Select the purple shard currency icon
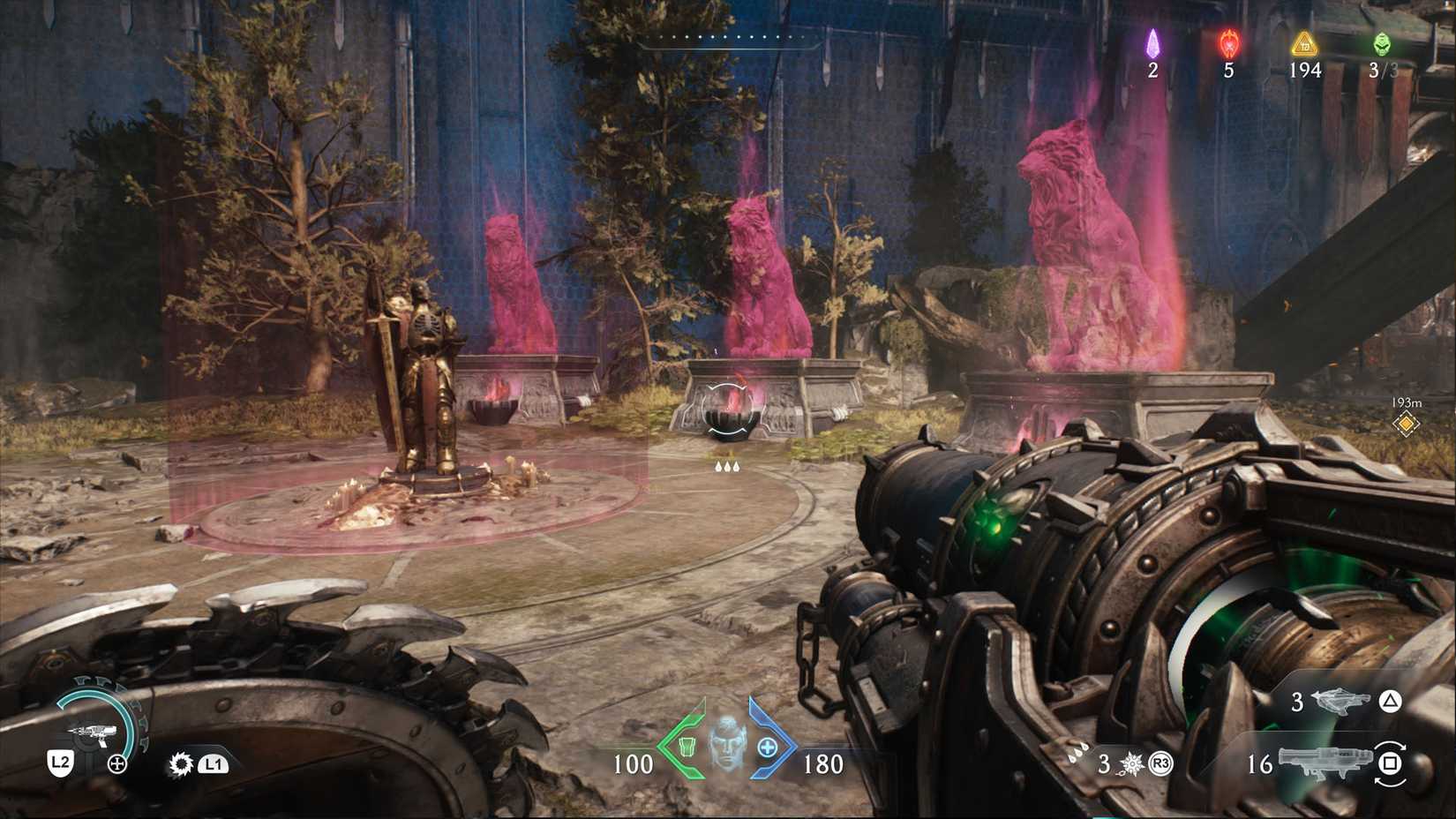1456x819 pixels. tap(1152, 46)
